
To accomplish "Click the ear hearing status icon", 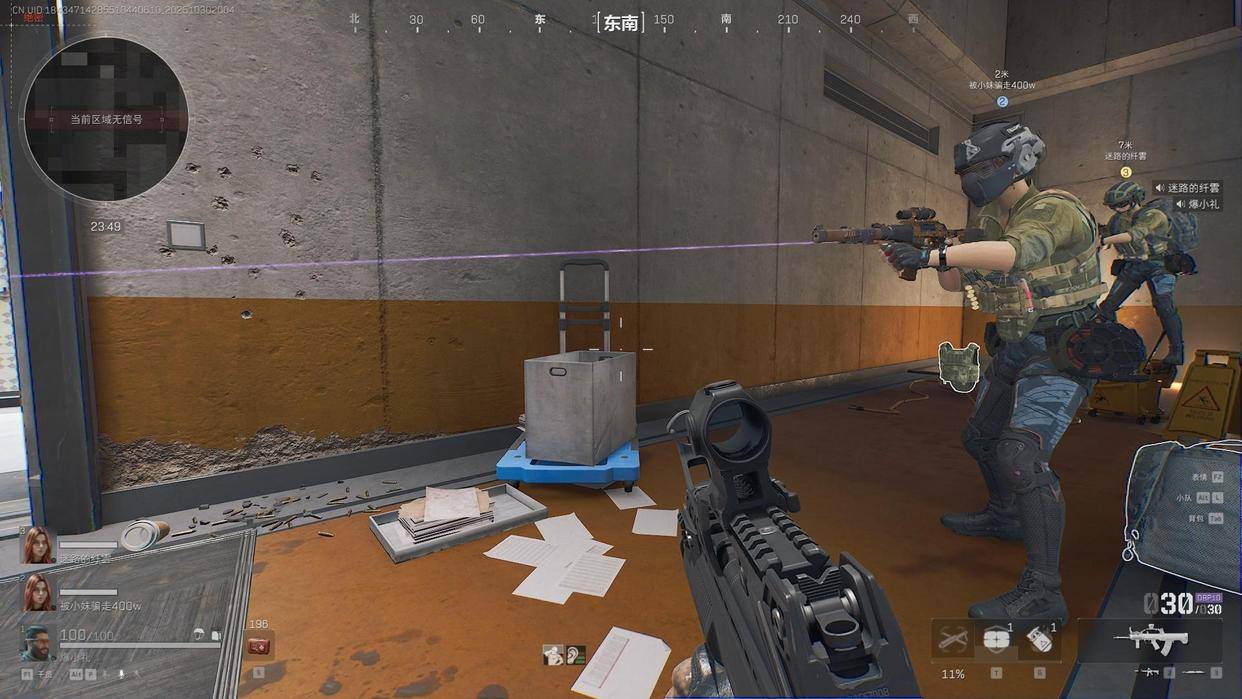I will tap(576, 655).
